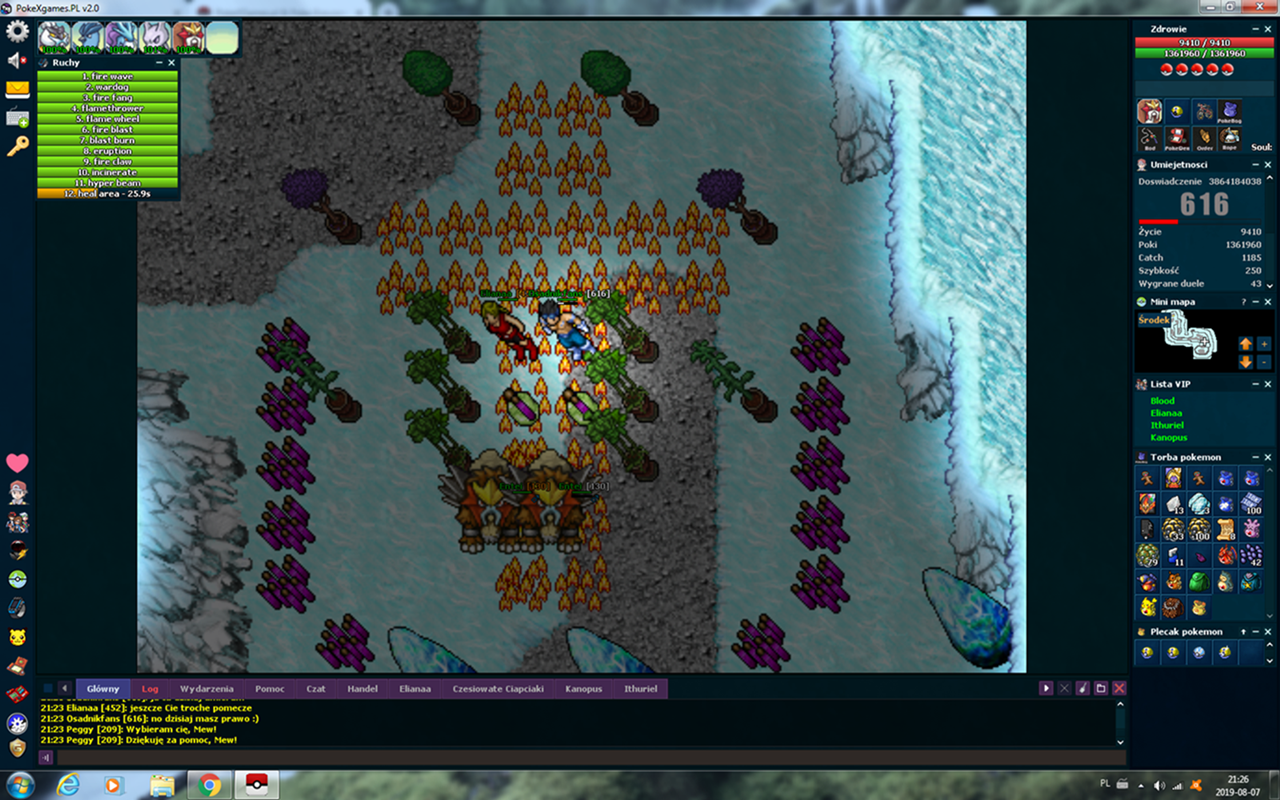Screen dimensions: 1280x800
Task: Switch to the Handel chat tab
Action: coord(362,689)
